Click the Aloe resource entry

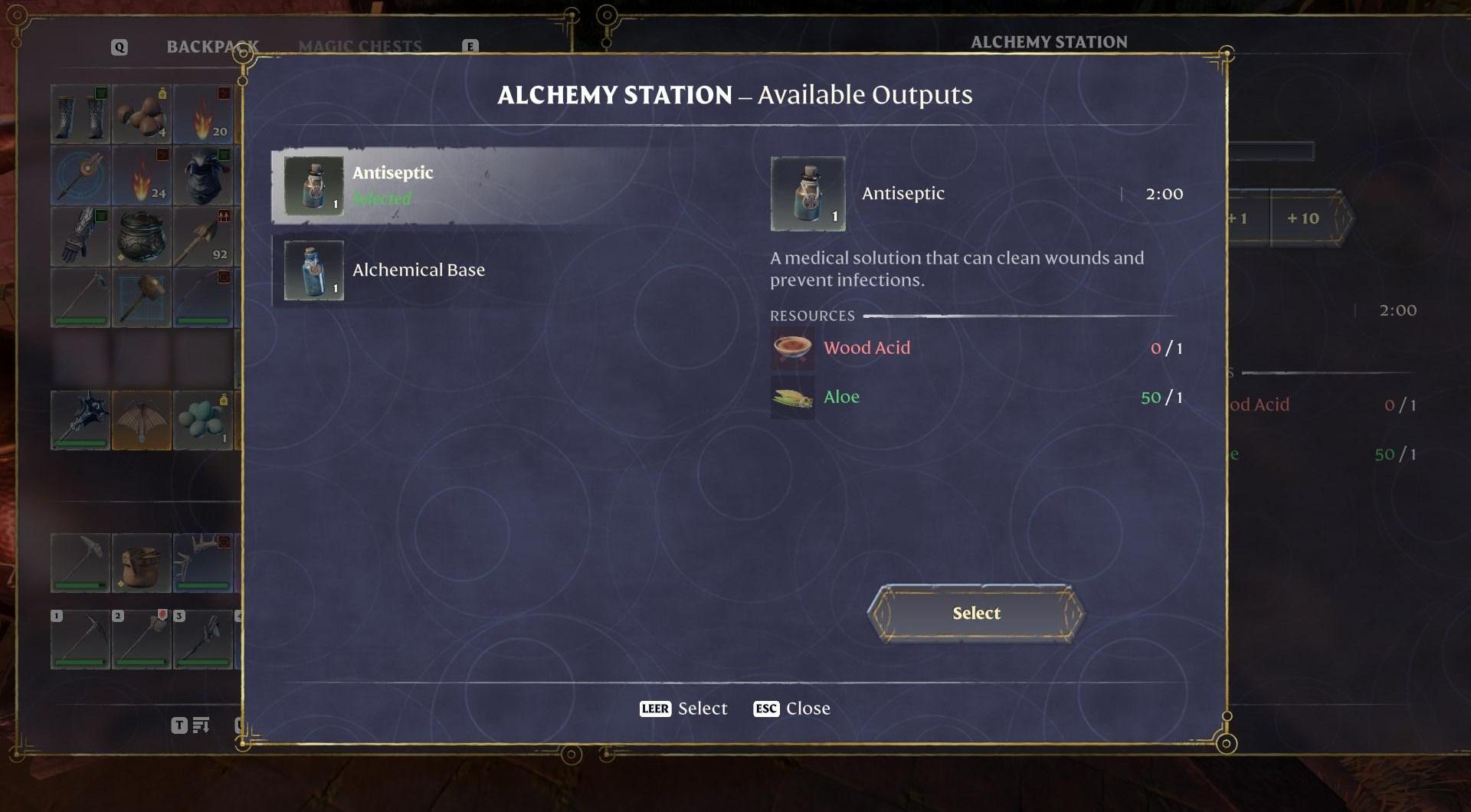841,397
